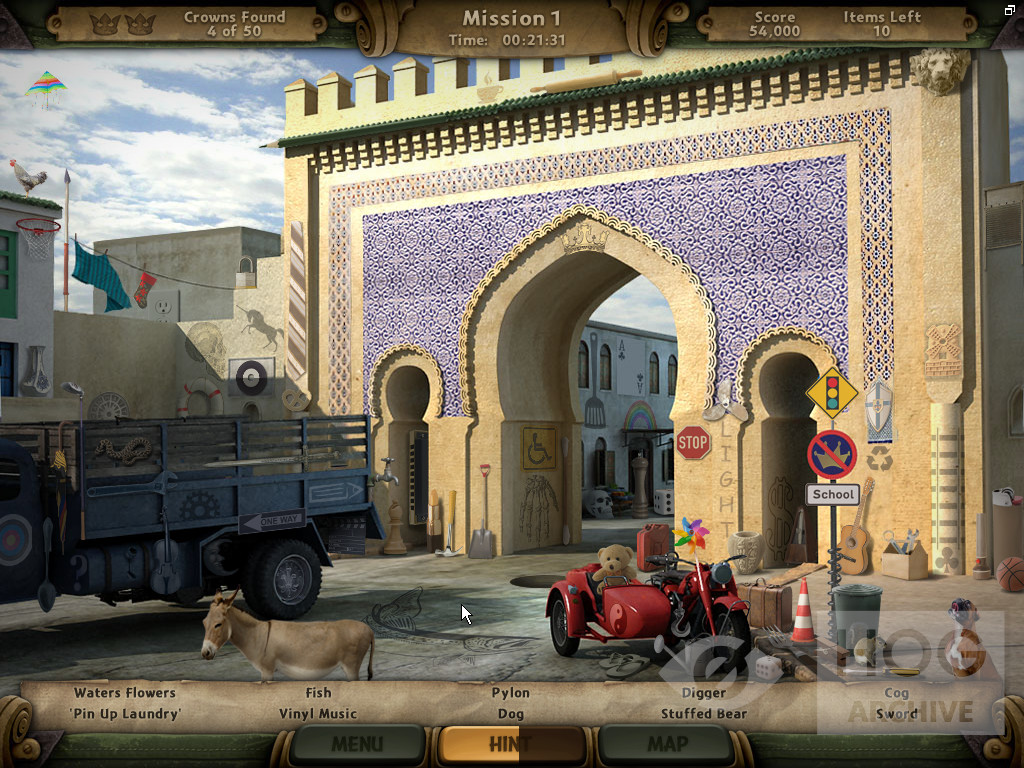Click the Sword list entry

pyautogui.click(x=897, y=714)
